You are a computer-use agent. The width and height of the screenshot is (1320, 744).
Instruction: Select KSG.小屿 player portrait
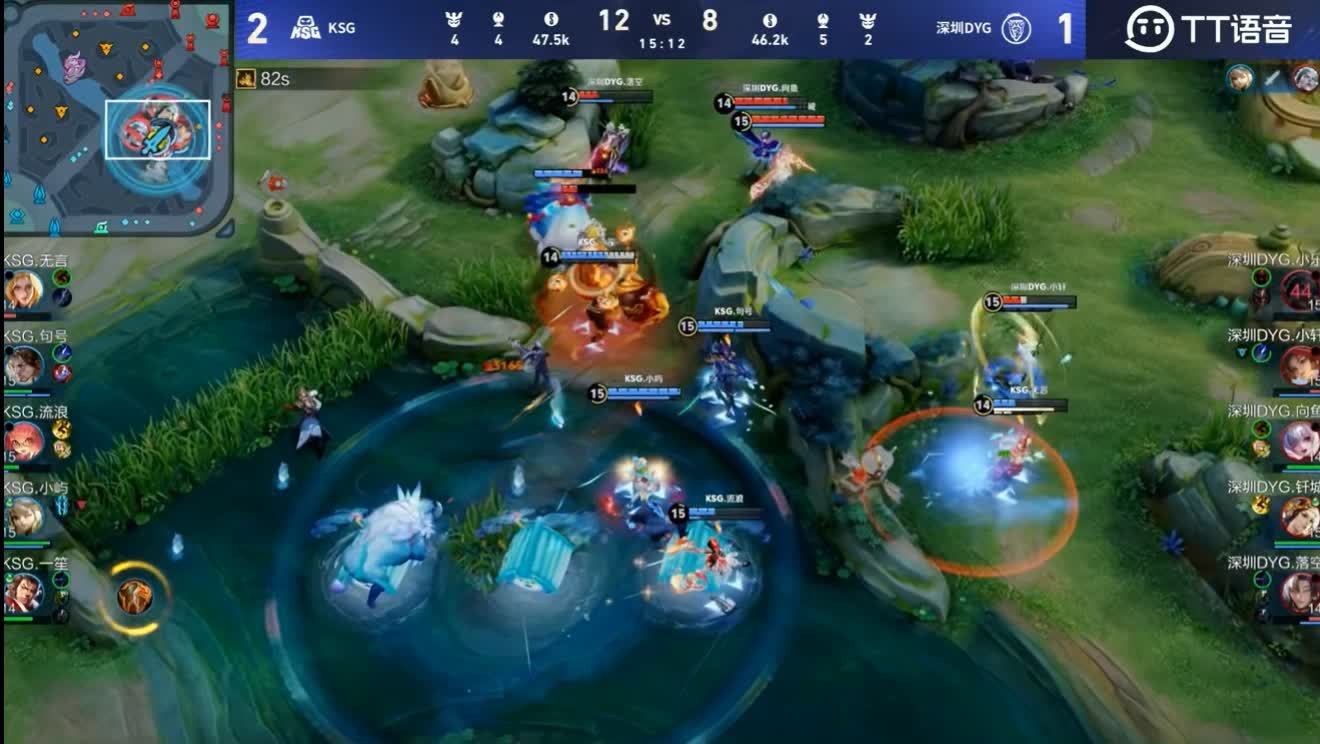click(x=23, y=516)
